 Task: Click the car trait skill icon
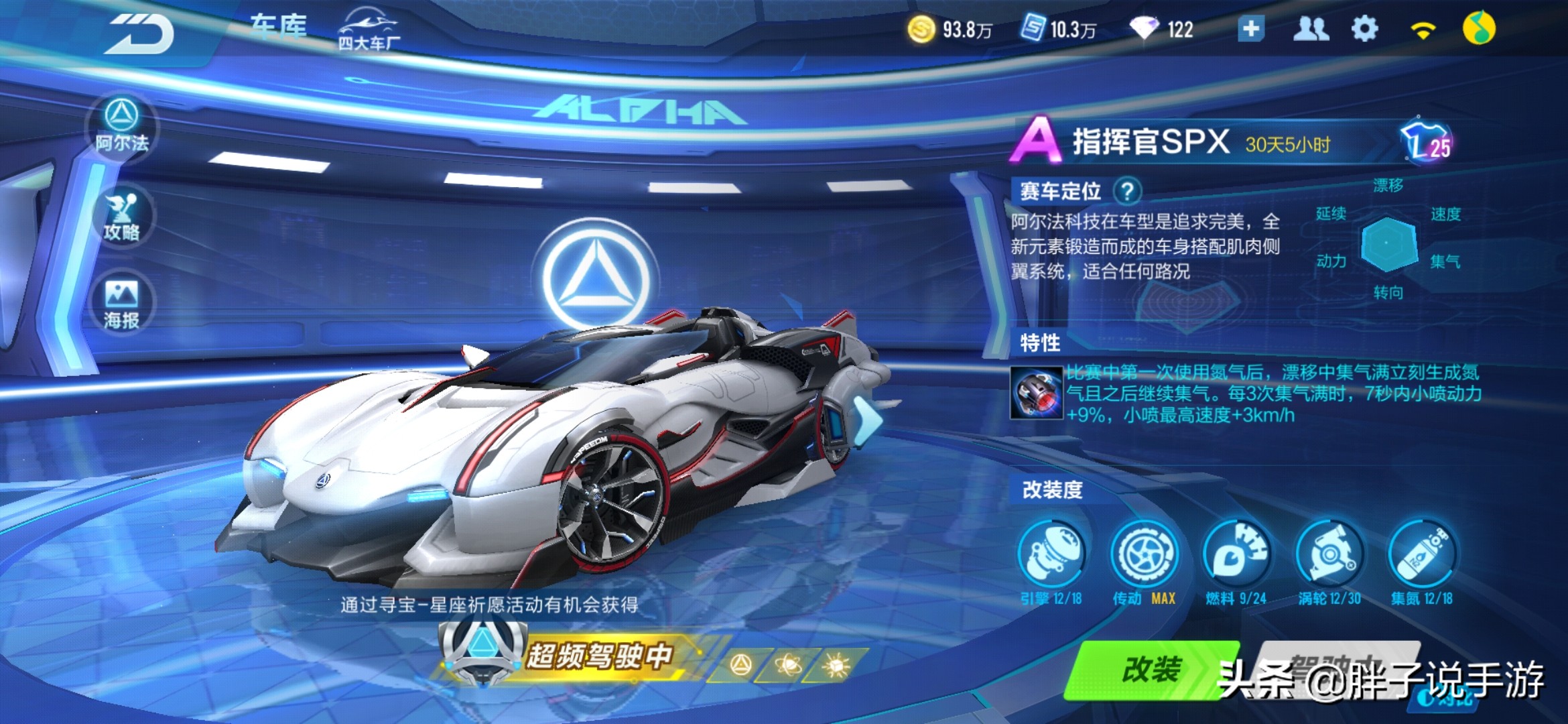click(1036, 394)
